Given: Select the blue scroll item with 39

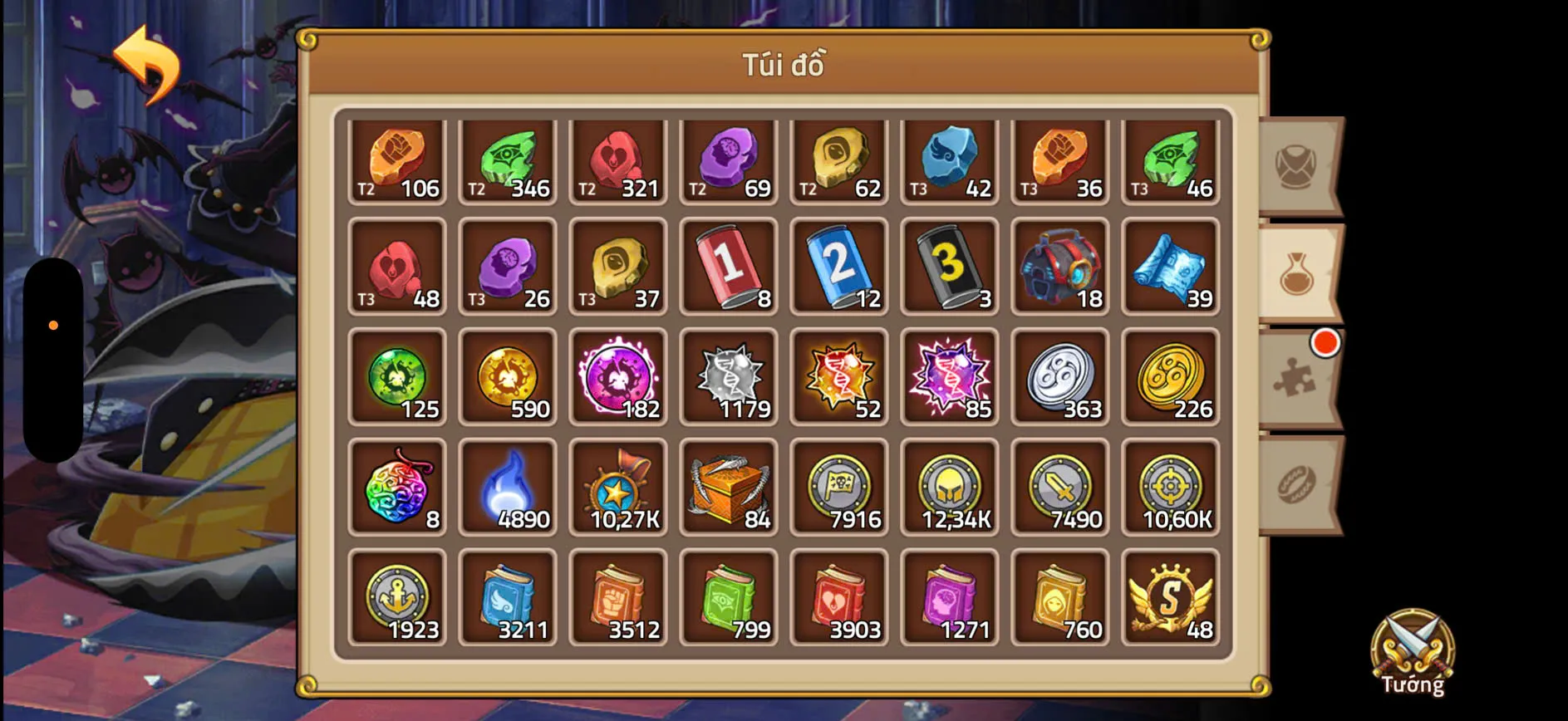Looking at the screenshot, I should pos(1171,266).
